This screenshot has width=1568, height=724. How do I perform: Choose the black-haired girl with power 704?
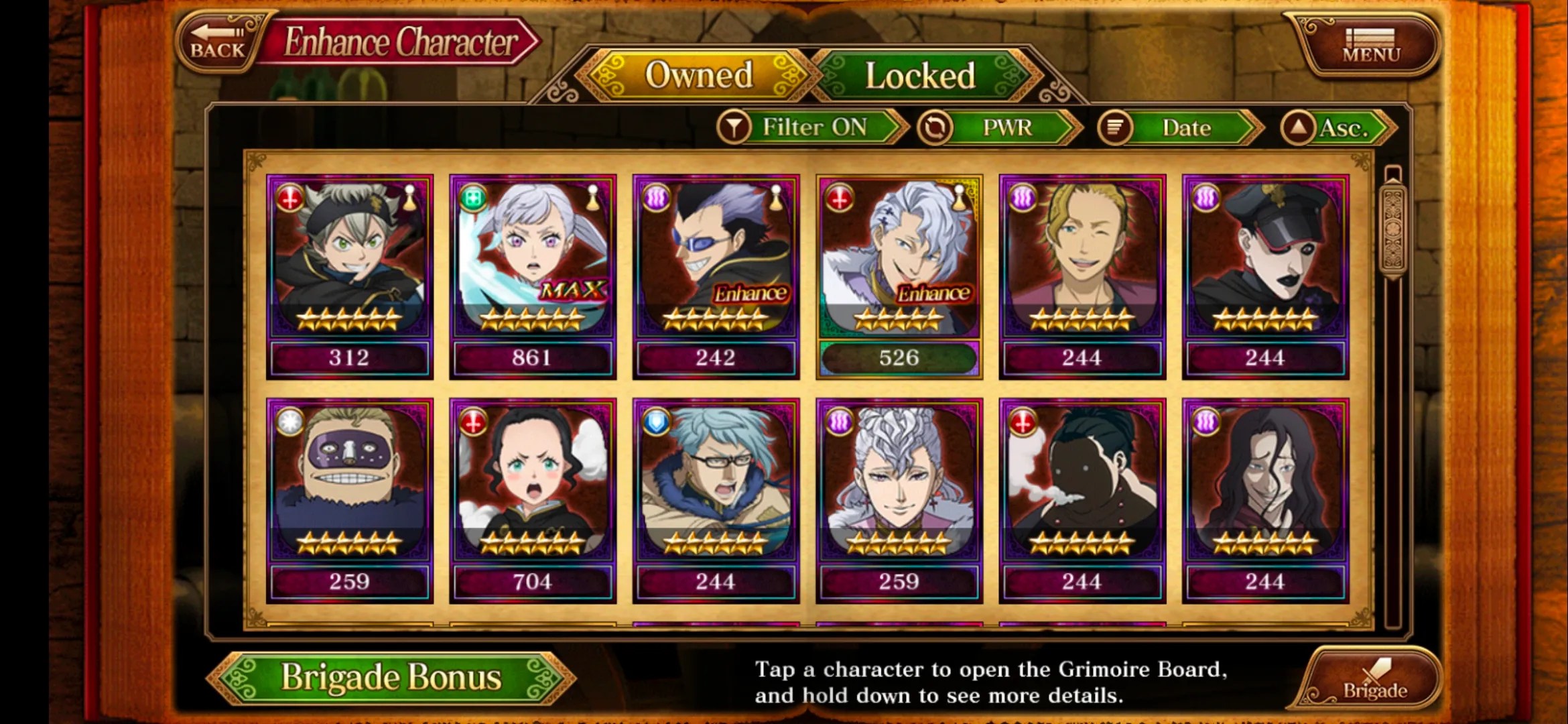[x=533, y=500]
